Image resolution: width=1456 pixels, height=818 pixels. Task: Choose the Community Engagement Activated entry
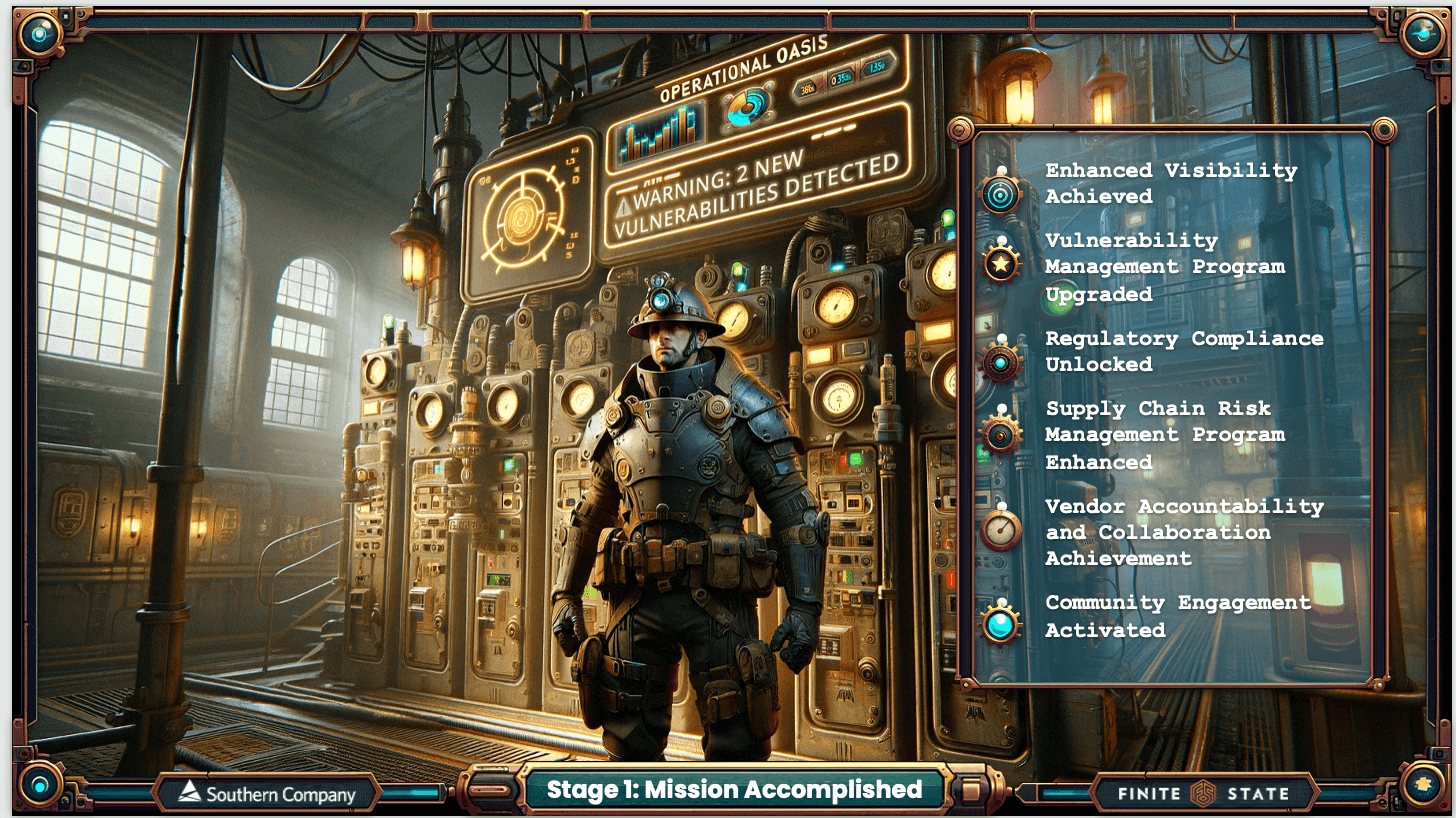pos(1177,616)
